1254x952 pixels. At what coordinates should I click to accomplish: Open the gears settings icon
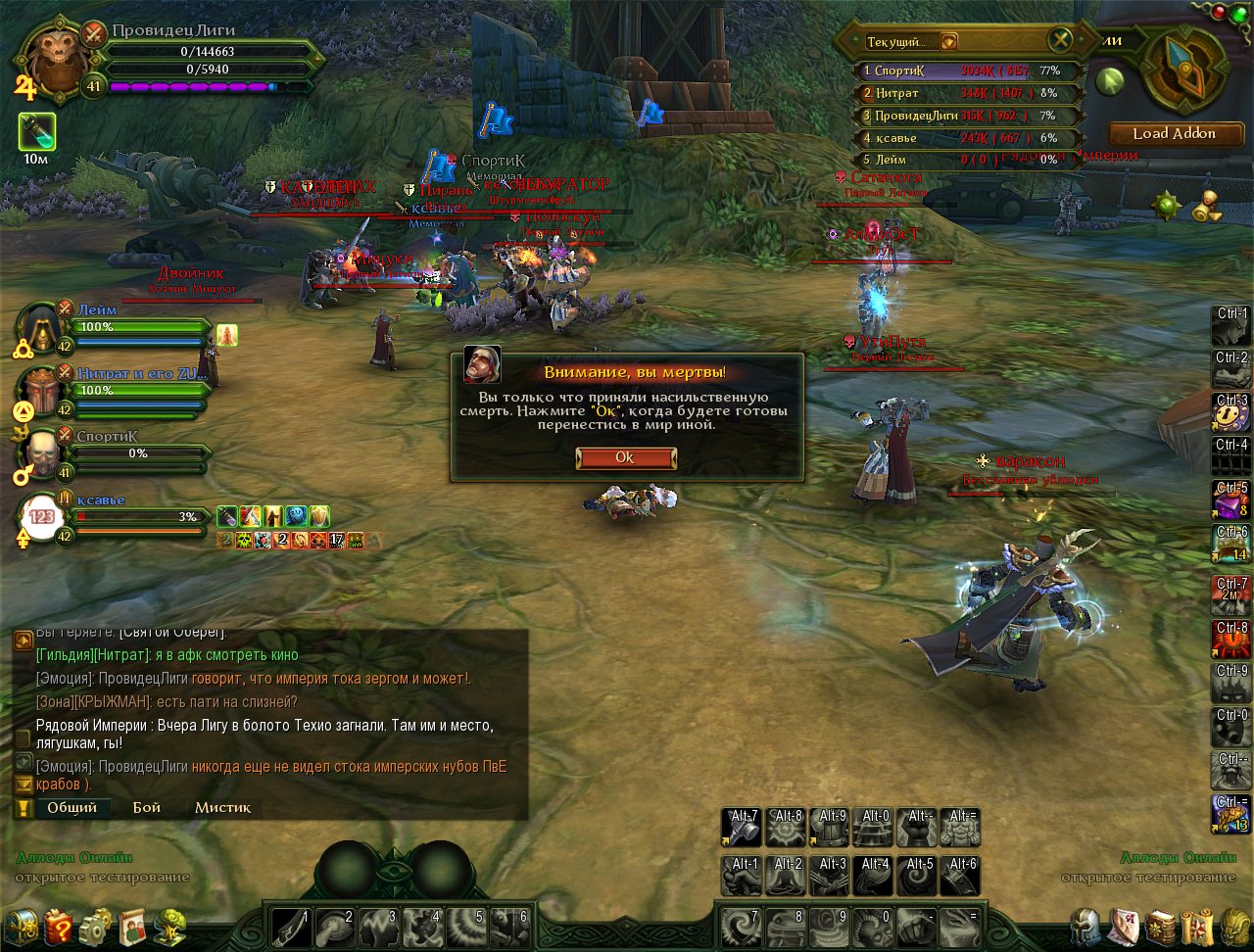(x=95, y=926)
